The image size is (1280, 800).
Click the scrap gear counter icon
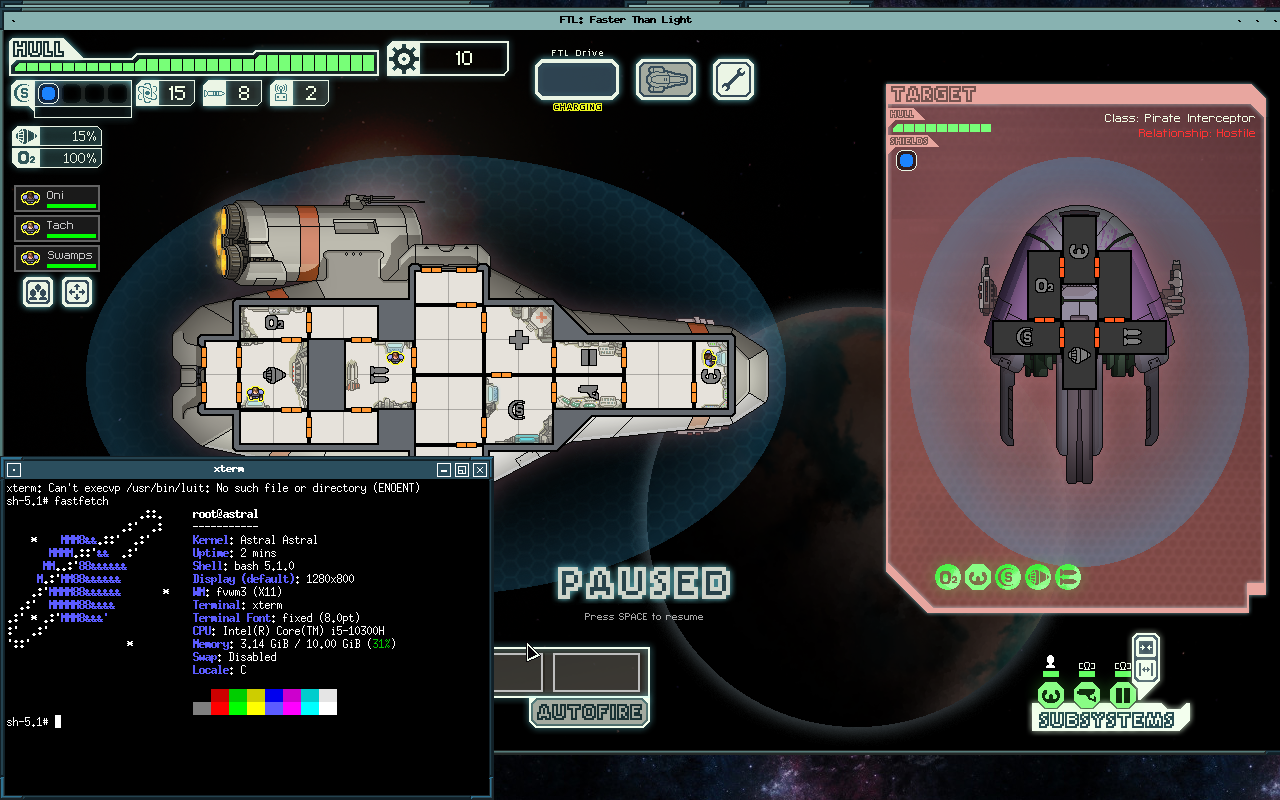point(404,58)
